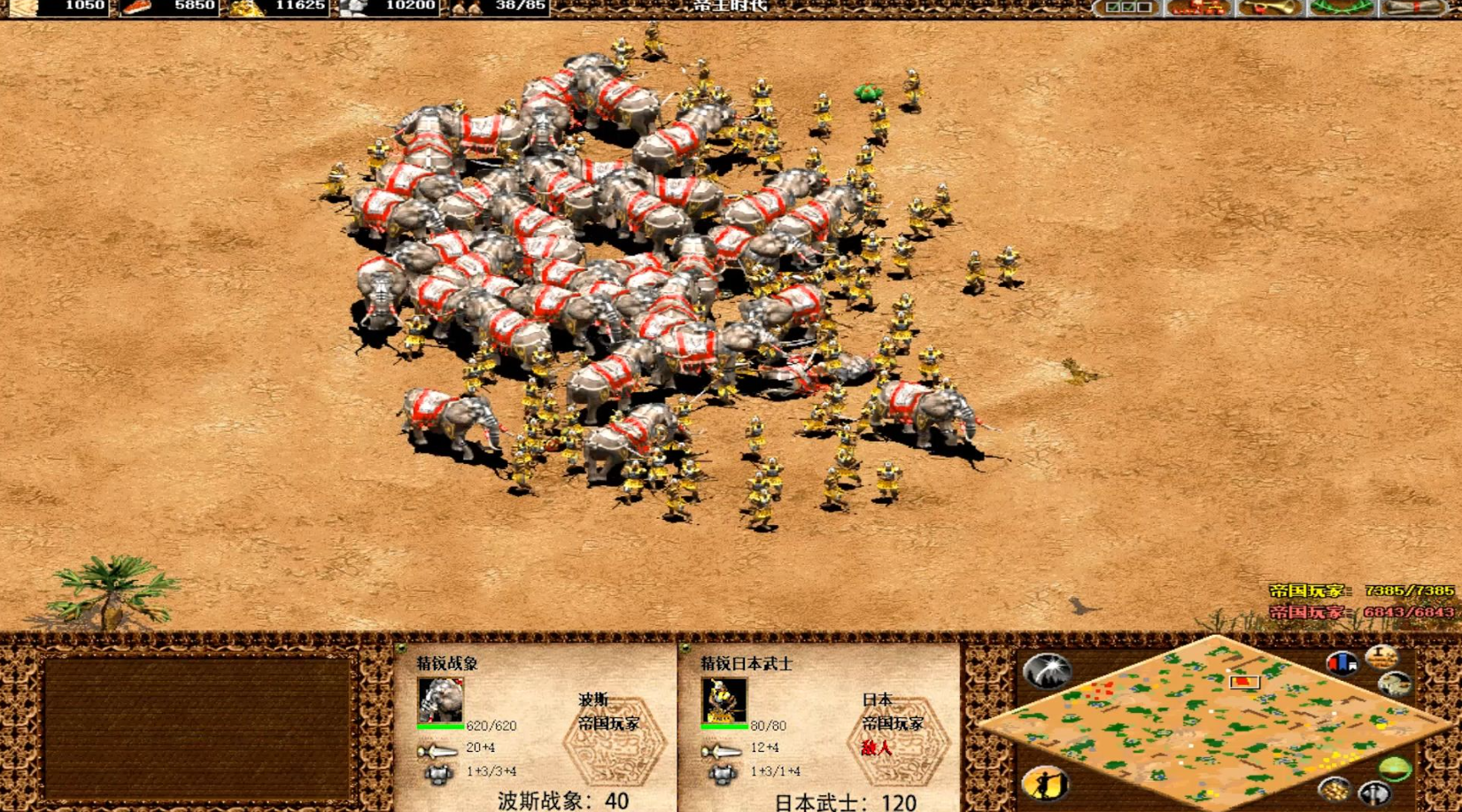Select the elite samurai portrait
This screenshot has width=1462, height=812.
click(x=723, y=700)
